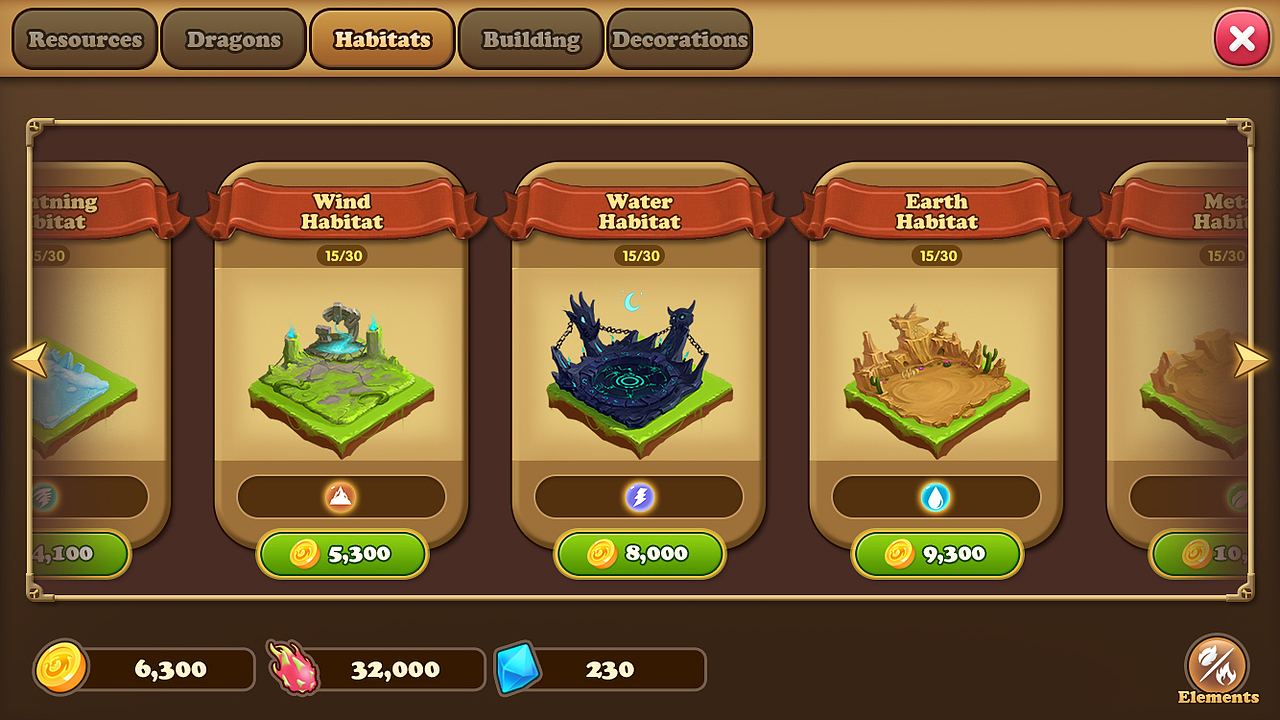The height and width of the screenshot is (720, 1280).
Task: Switch to the Decorations tab
Action: (679, 39)
